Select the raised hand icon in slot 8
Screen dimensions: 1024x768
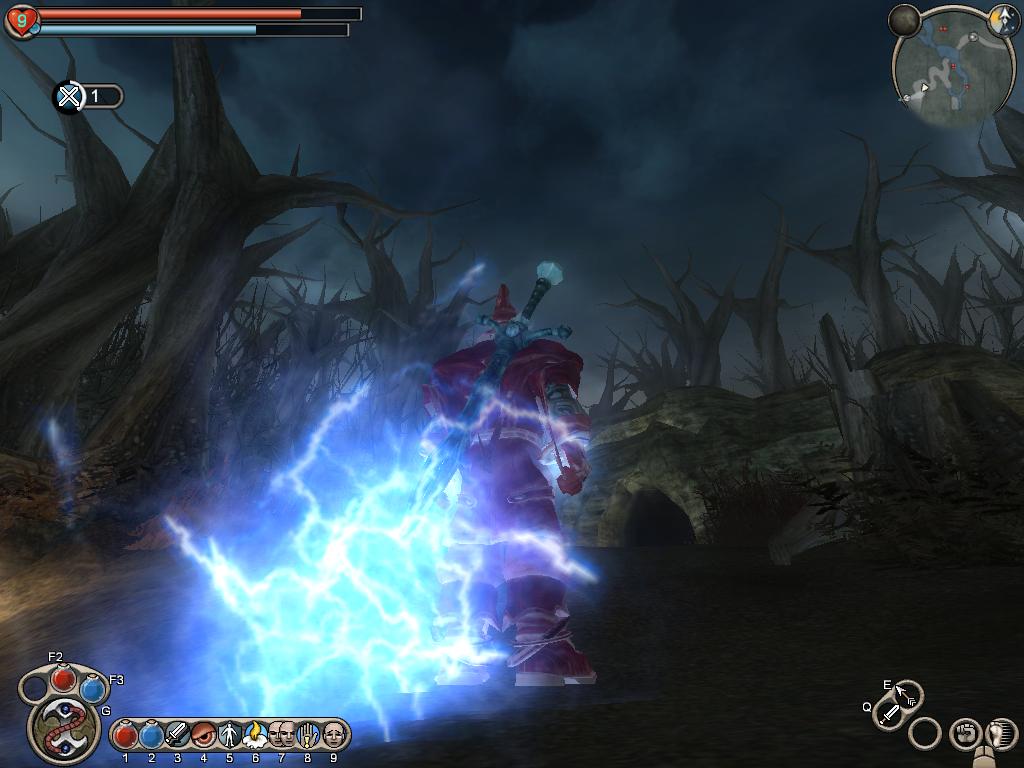(307, 736)
